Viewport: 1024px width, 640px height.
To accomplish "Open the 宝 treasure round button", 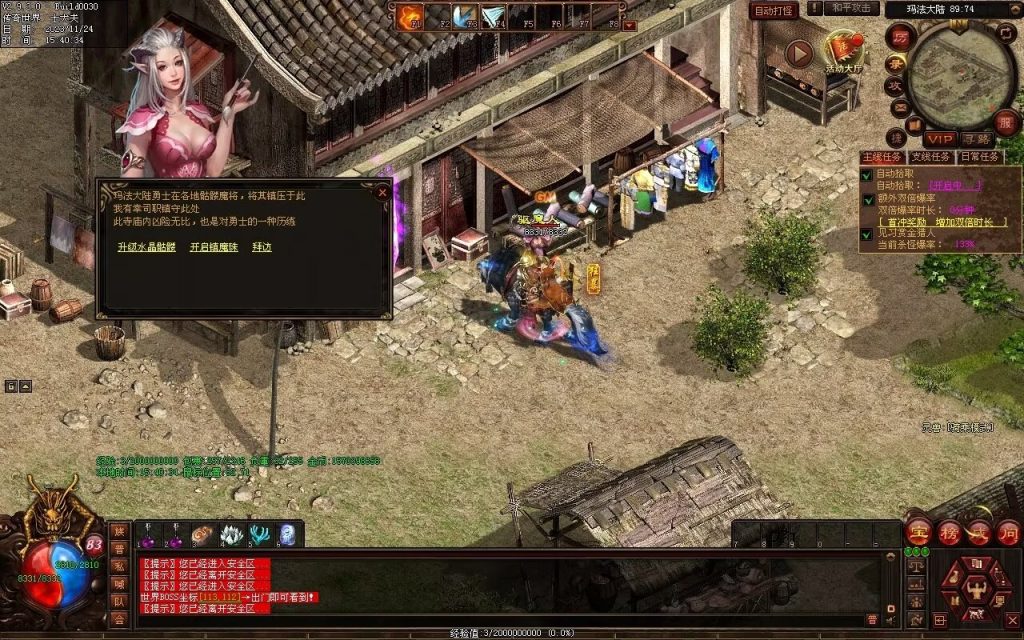I will coord(919,532).
